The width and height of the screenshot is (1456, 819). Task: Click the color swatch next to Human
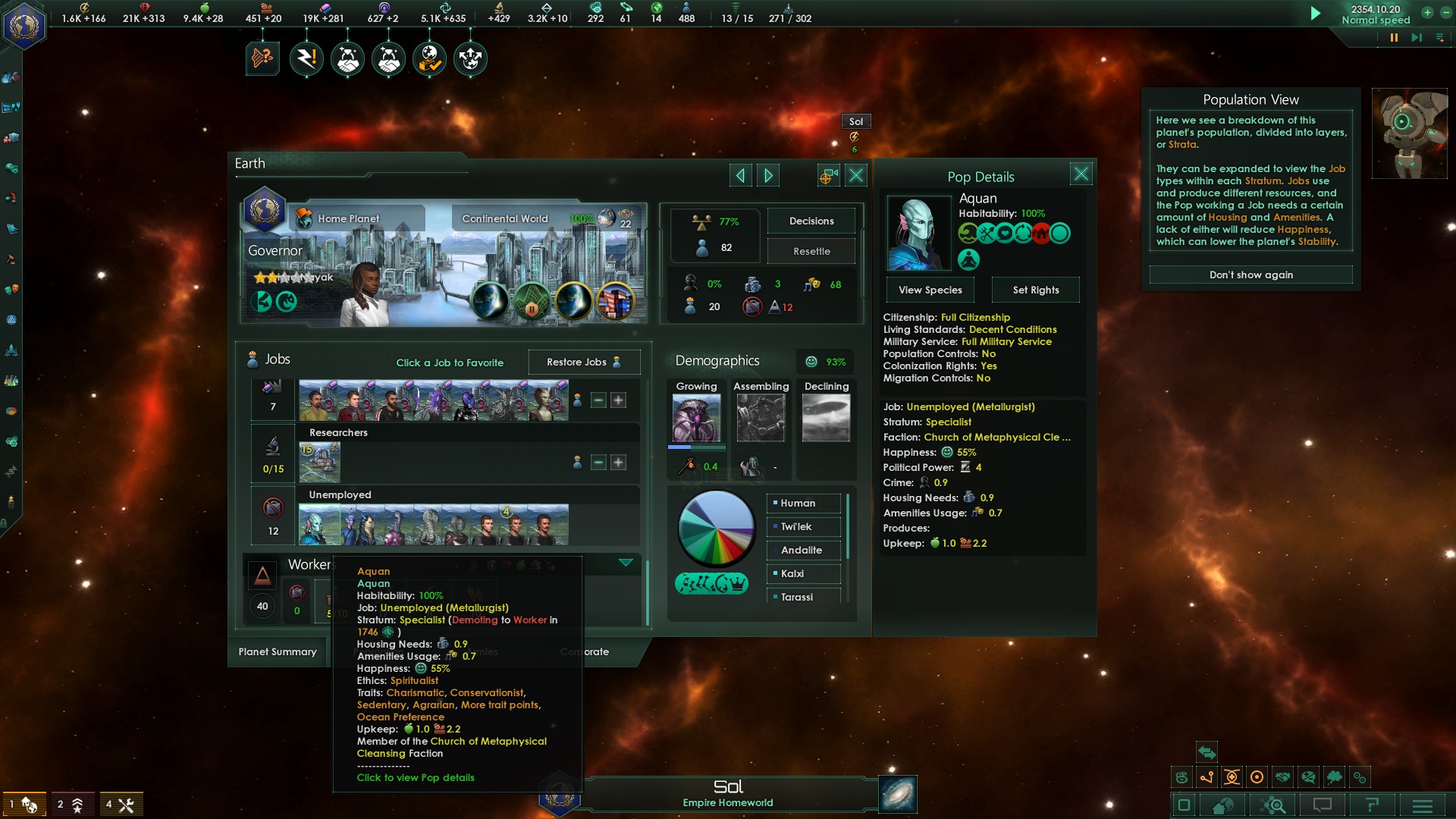point(775,503)
